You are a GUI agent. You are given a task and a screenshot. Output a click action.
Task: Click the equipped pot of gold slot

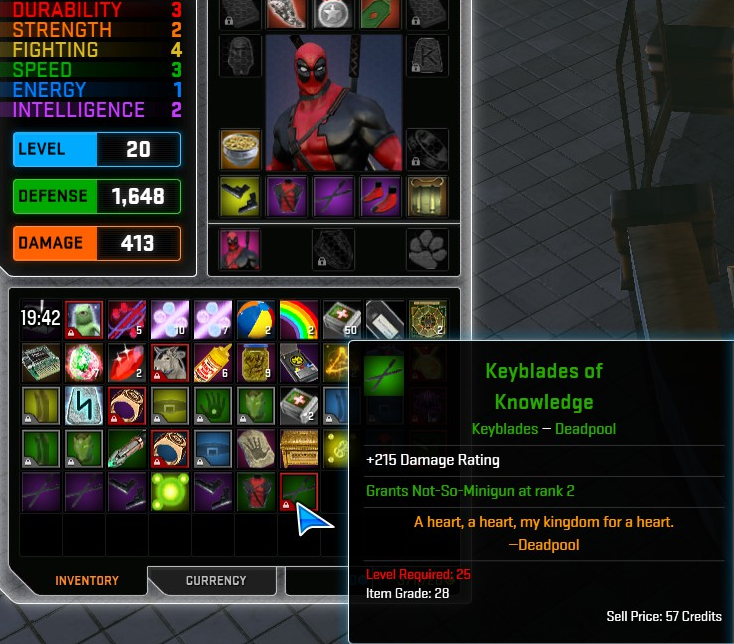[240, 150]
